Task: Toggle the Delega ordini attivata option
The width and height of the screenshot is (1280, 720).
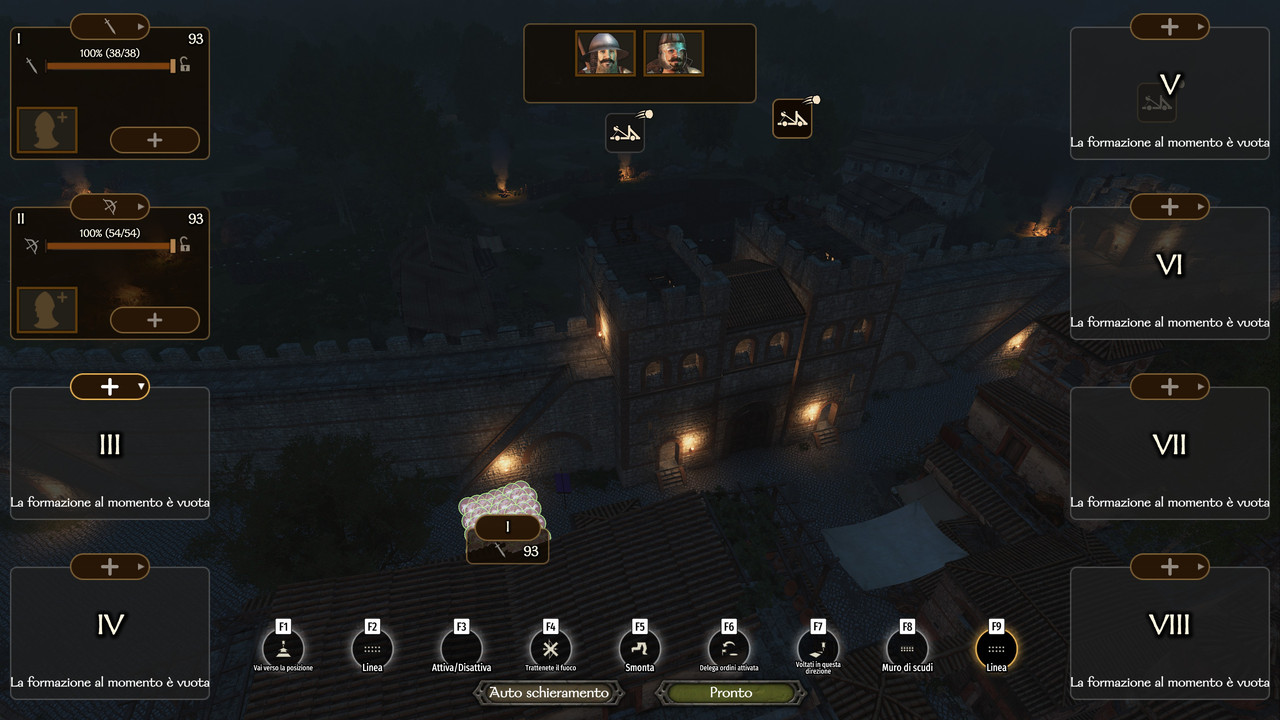Action: tap(729, 648)
